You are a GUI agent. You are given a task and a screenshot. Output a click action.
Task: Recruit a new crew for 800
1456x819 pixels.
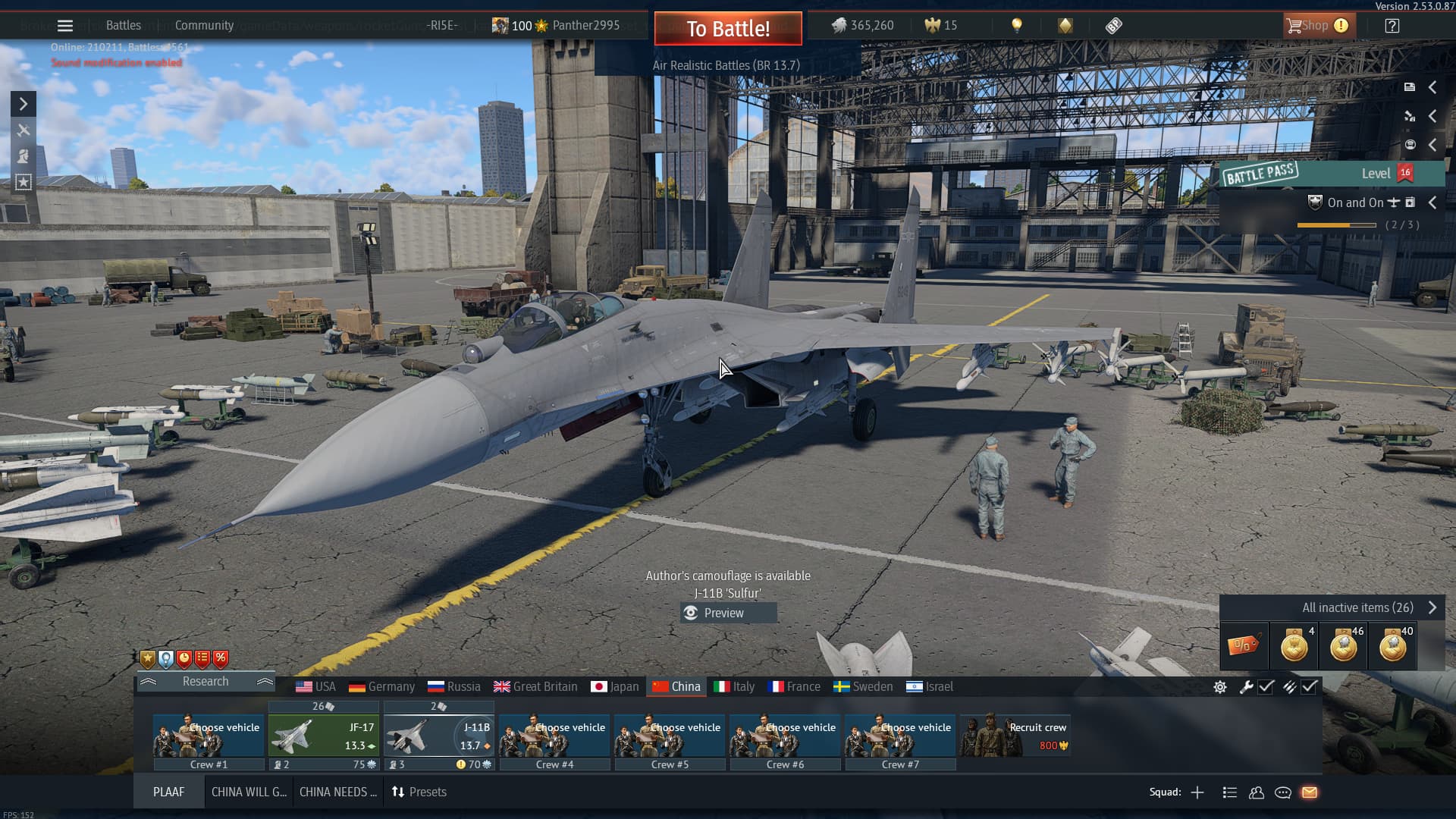tap(1015, 736)
